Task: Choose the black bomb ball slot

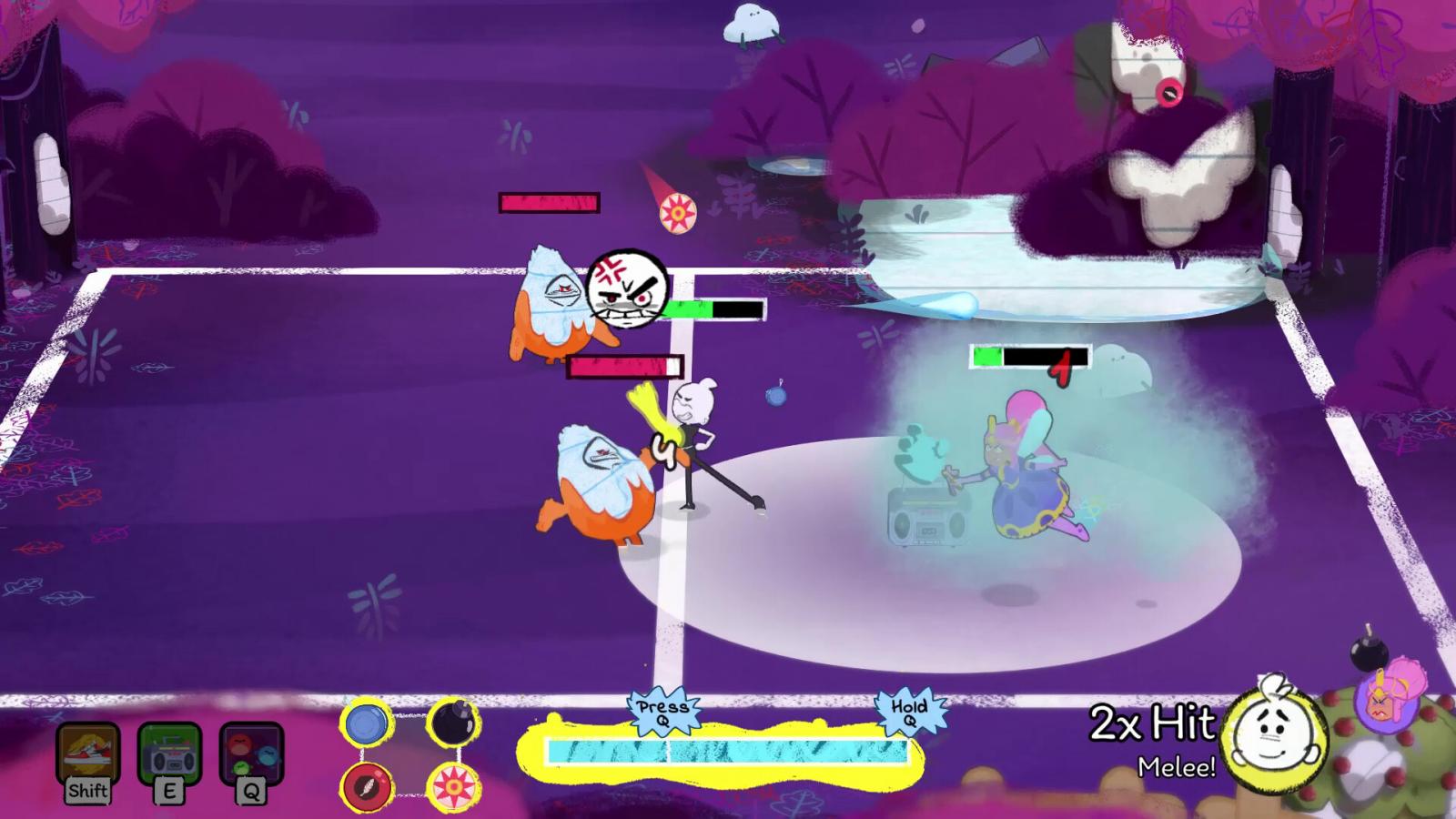Action: (x=453, y=724)
